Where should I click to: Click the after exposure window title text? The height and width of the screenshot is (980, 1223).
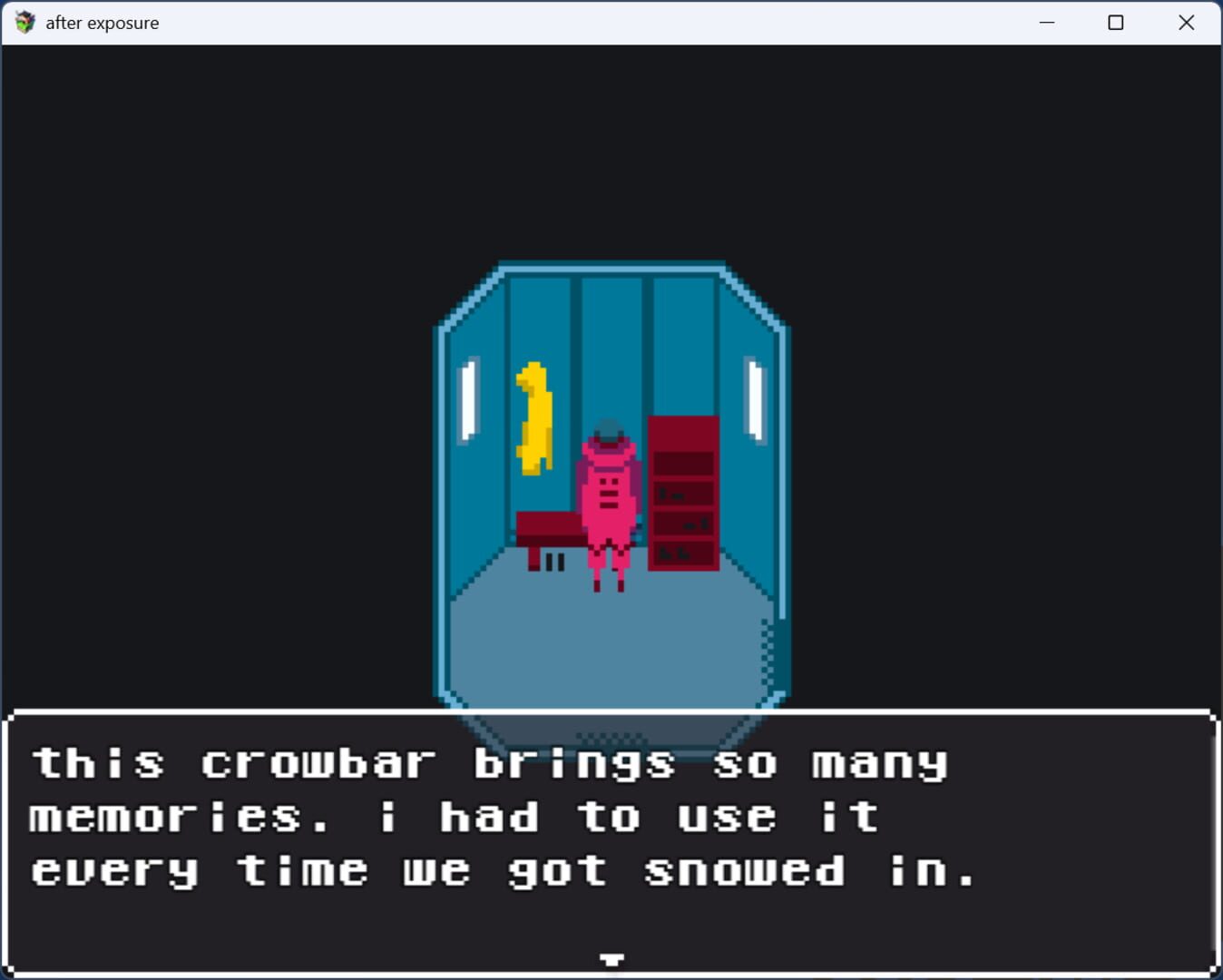click(103, 22)
